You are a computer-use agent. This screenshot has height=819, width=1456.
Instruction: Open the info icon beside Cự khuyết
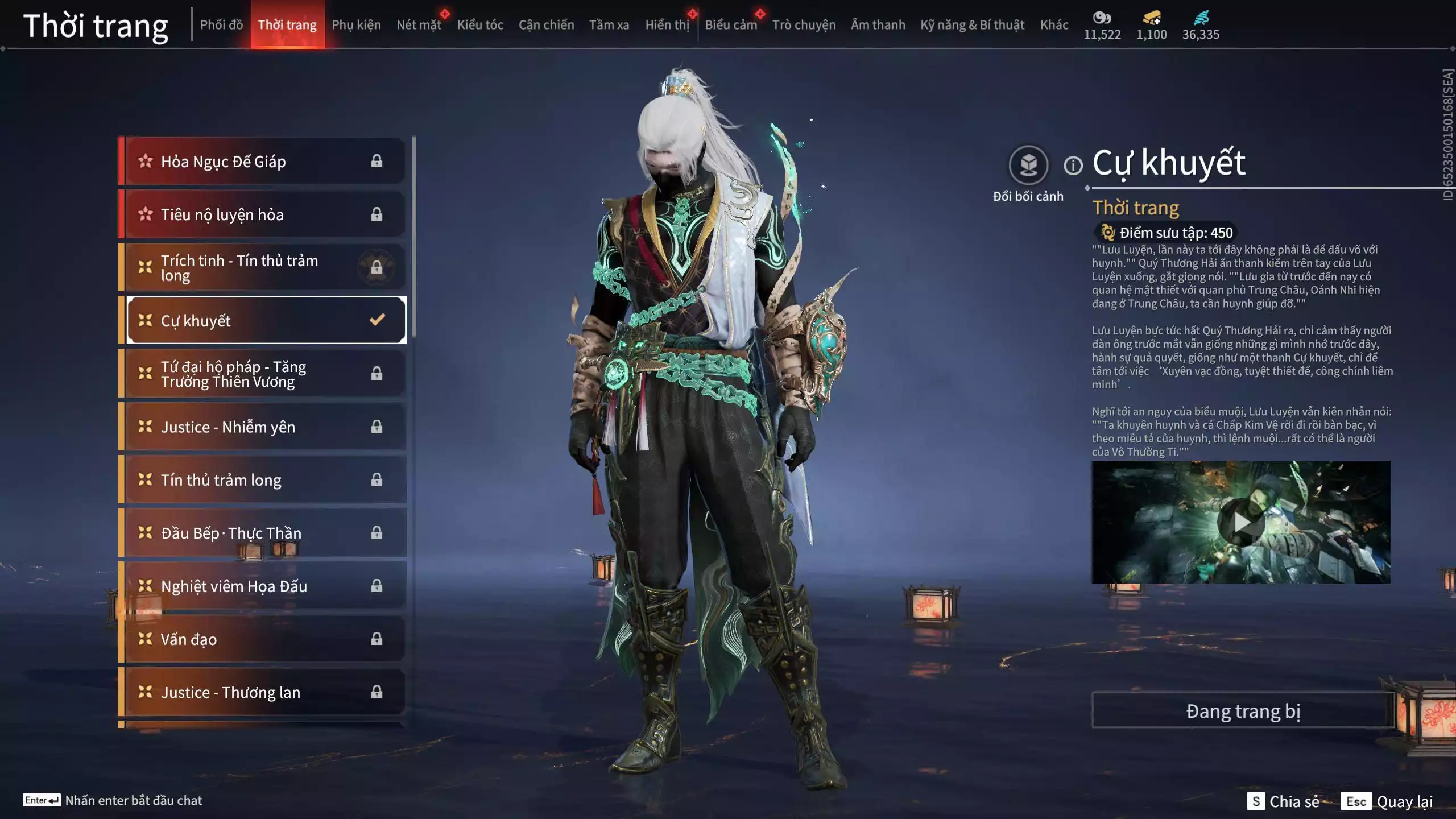1073,166
